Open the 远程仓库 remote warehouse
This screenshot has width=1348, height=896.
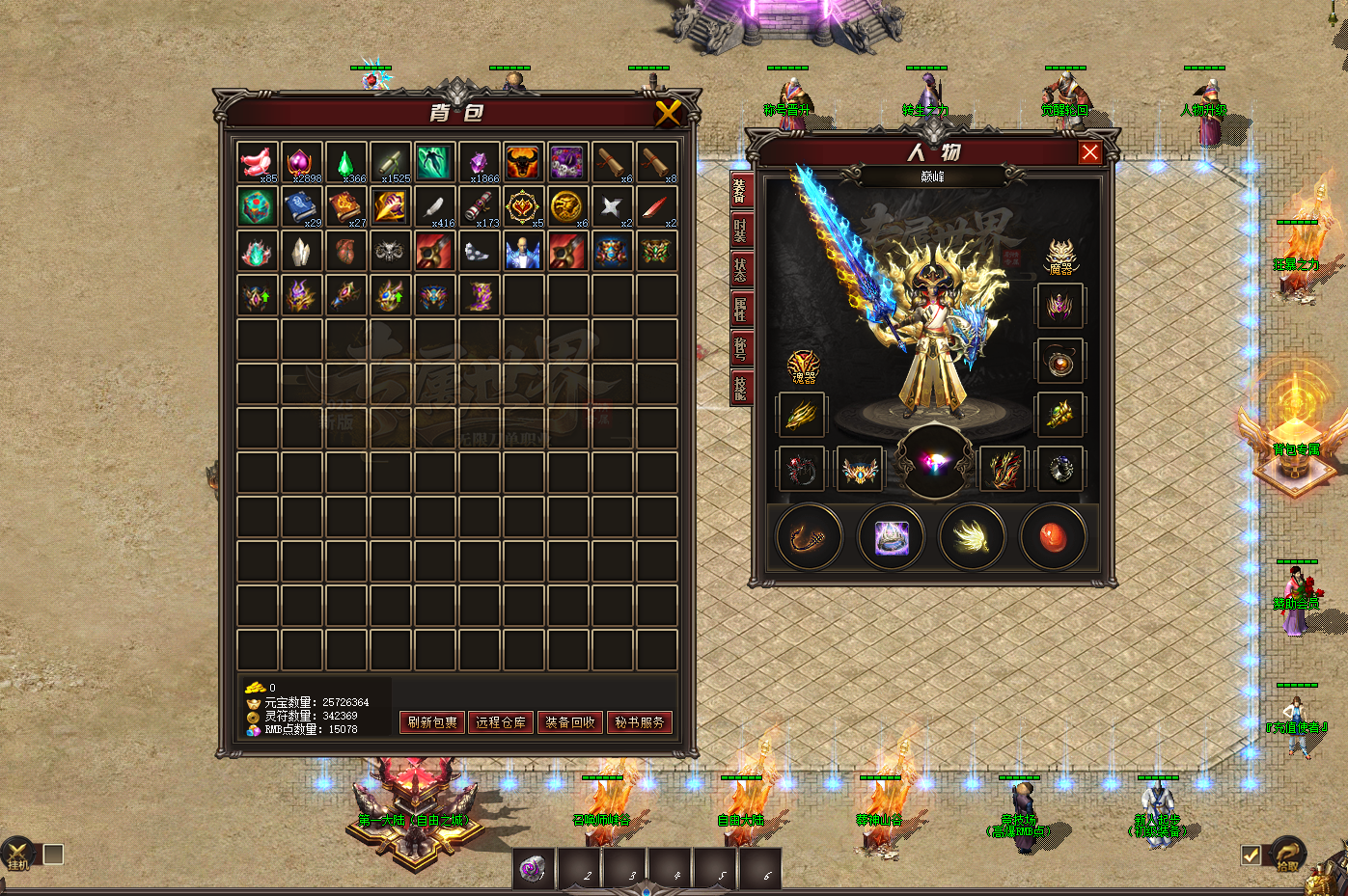click(501, 722)
